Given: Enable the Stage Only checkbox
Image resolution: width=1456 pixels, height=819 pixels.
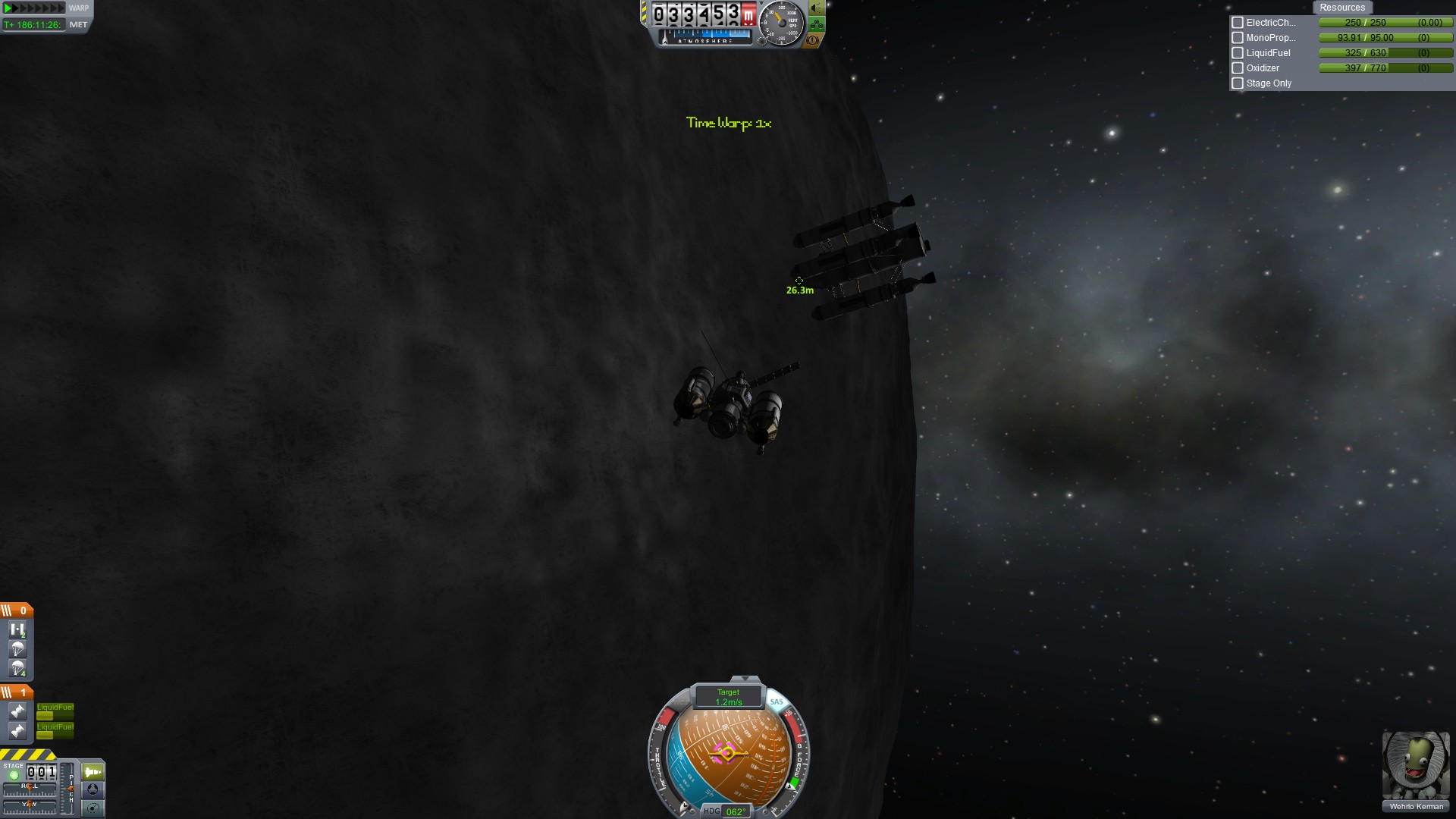Looking at the screenshot, I should [x=1238, y=83].
